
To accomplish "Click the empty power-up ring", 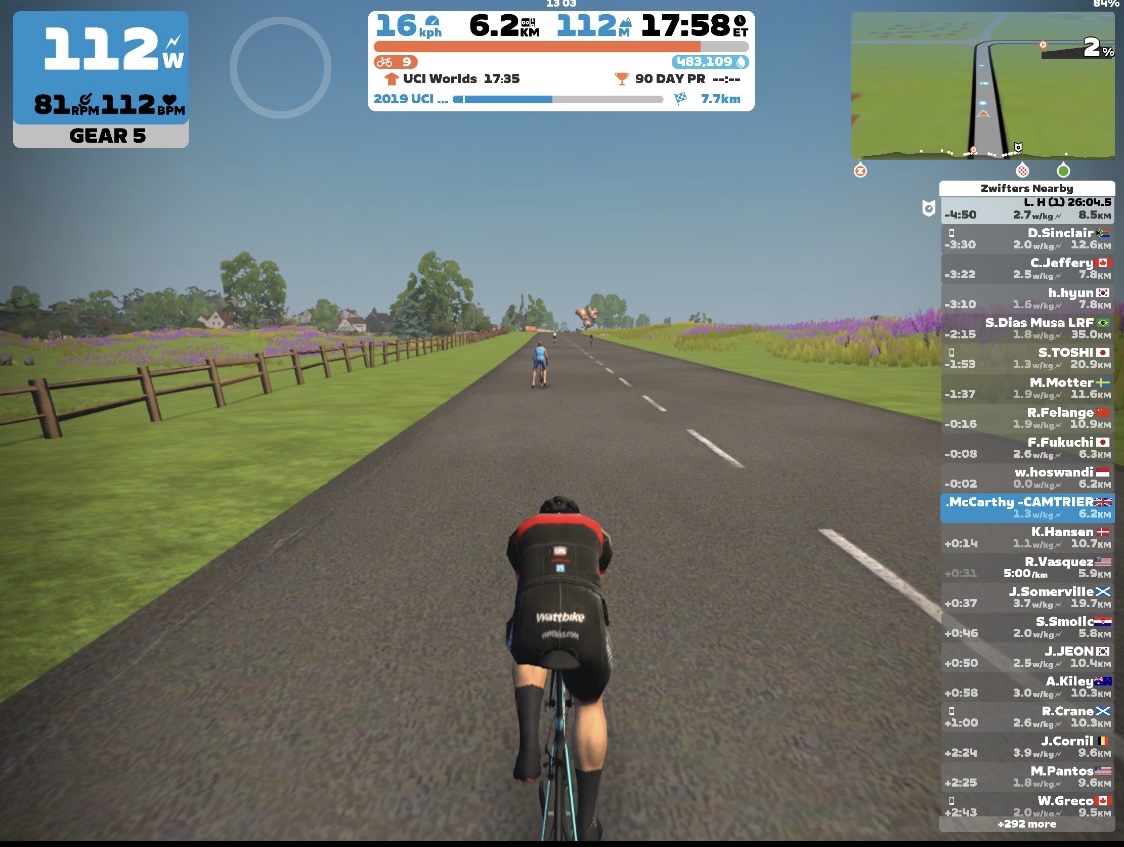I will tap(280, 67).
